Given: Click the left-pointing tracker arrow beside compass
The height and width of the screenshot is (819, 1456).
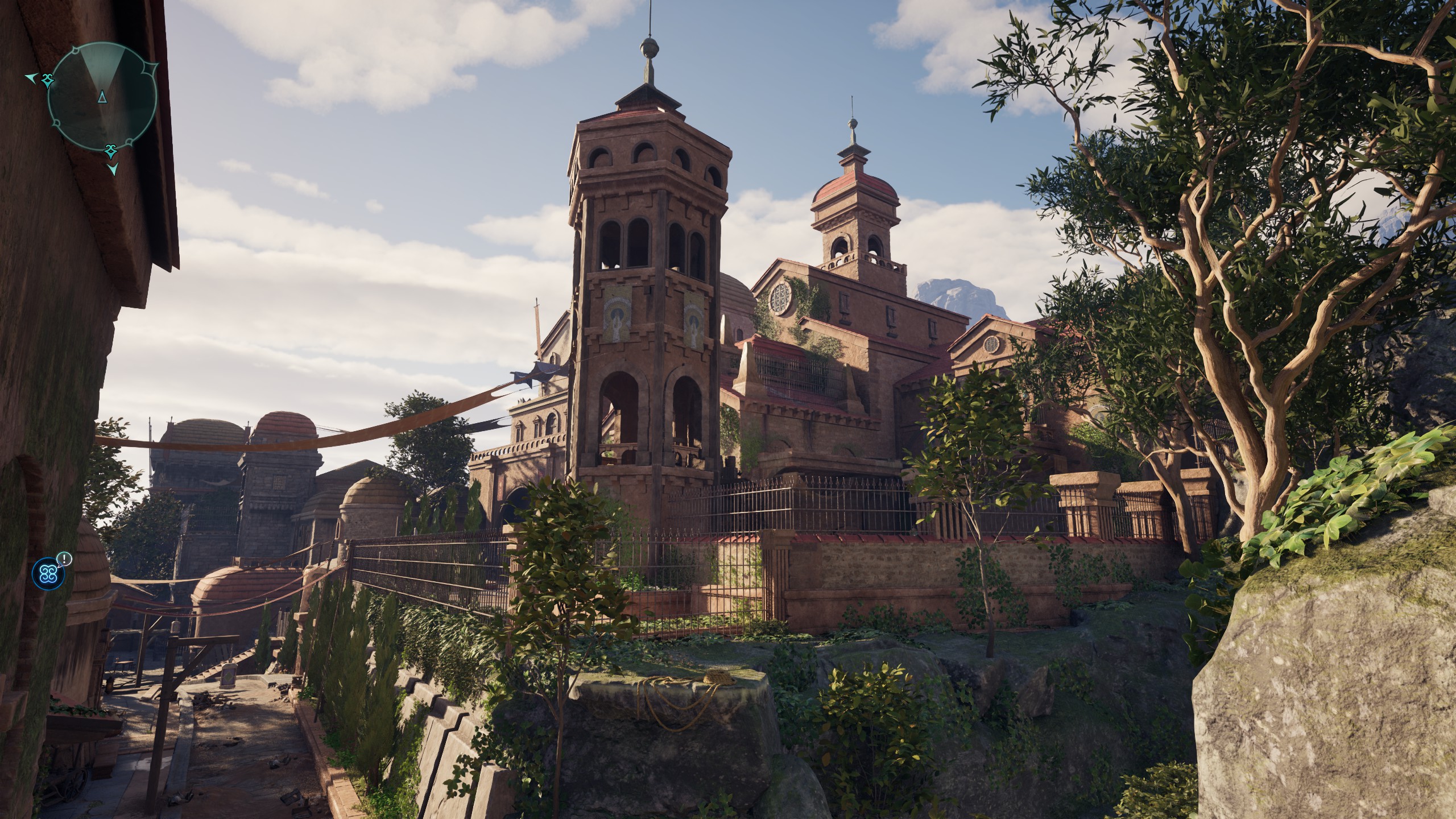Looking at the screenshot, I should (31, 78).
